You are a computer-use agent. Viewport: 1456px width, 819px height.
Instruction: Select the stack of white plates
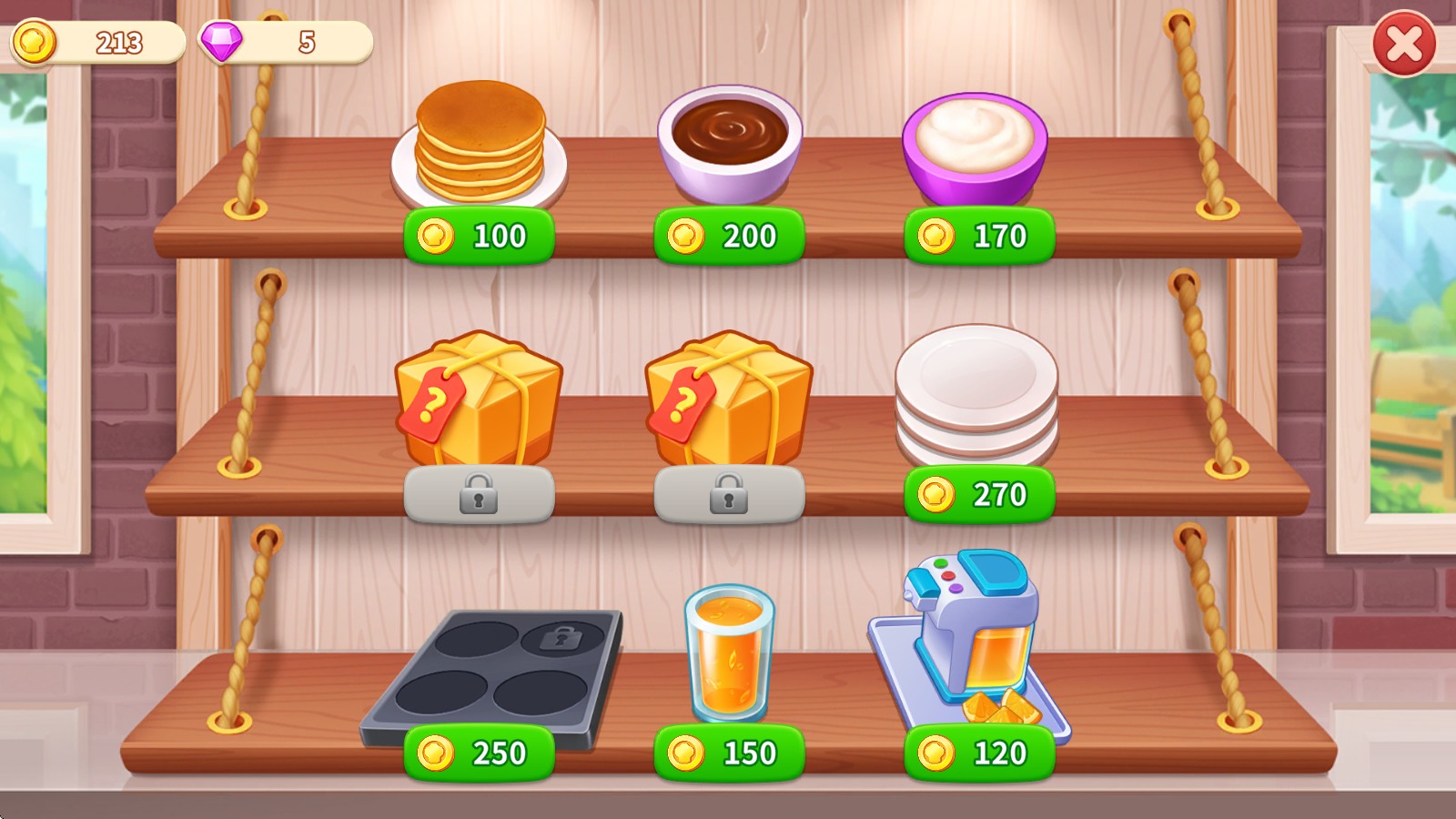tap(977, 400)
